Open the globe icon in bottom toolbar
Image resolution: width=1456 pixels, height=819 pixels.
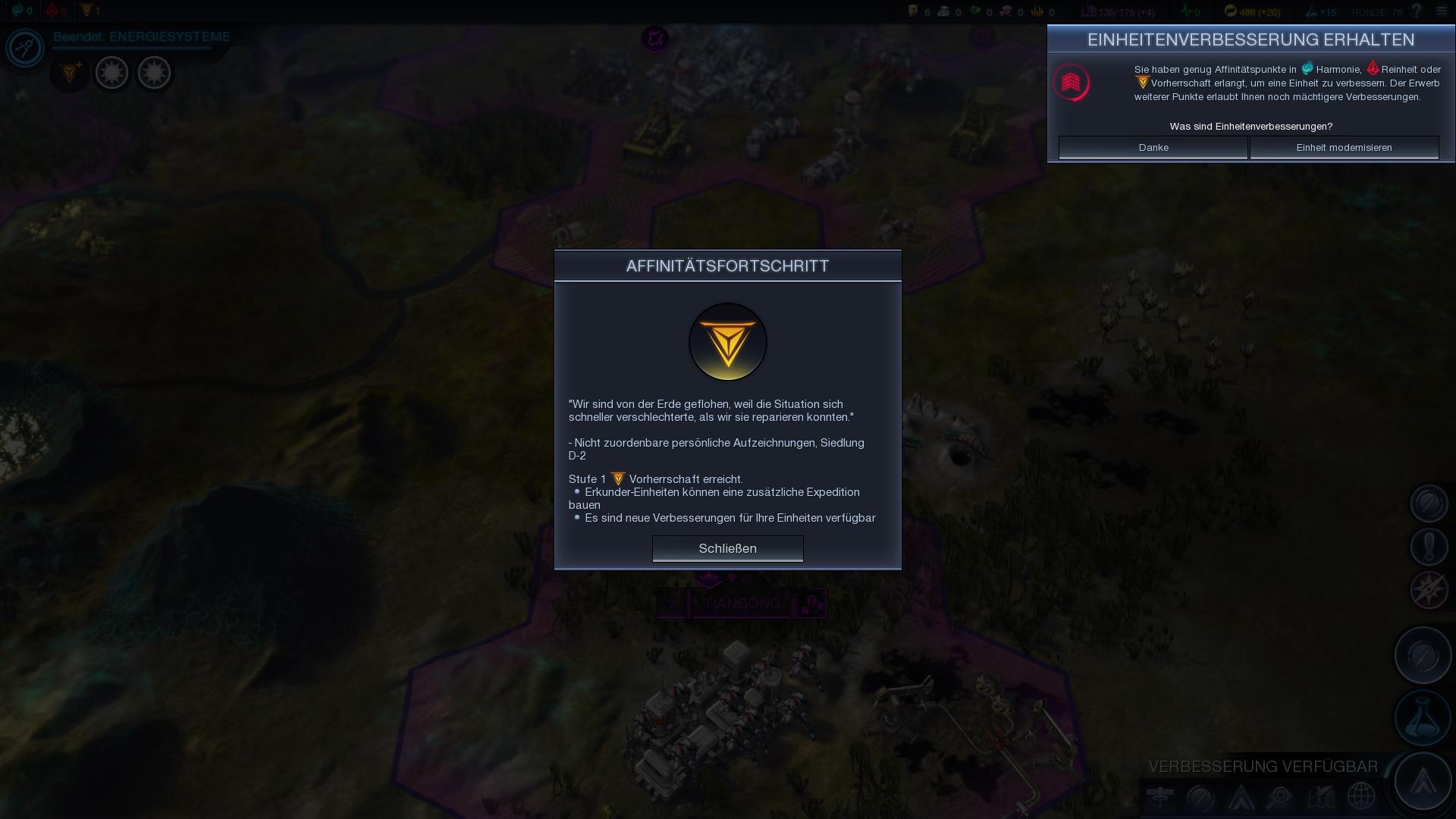coord(1361,797)
